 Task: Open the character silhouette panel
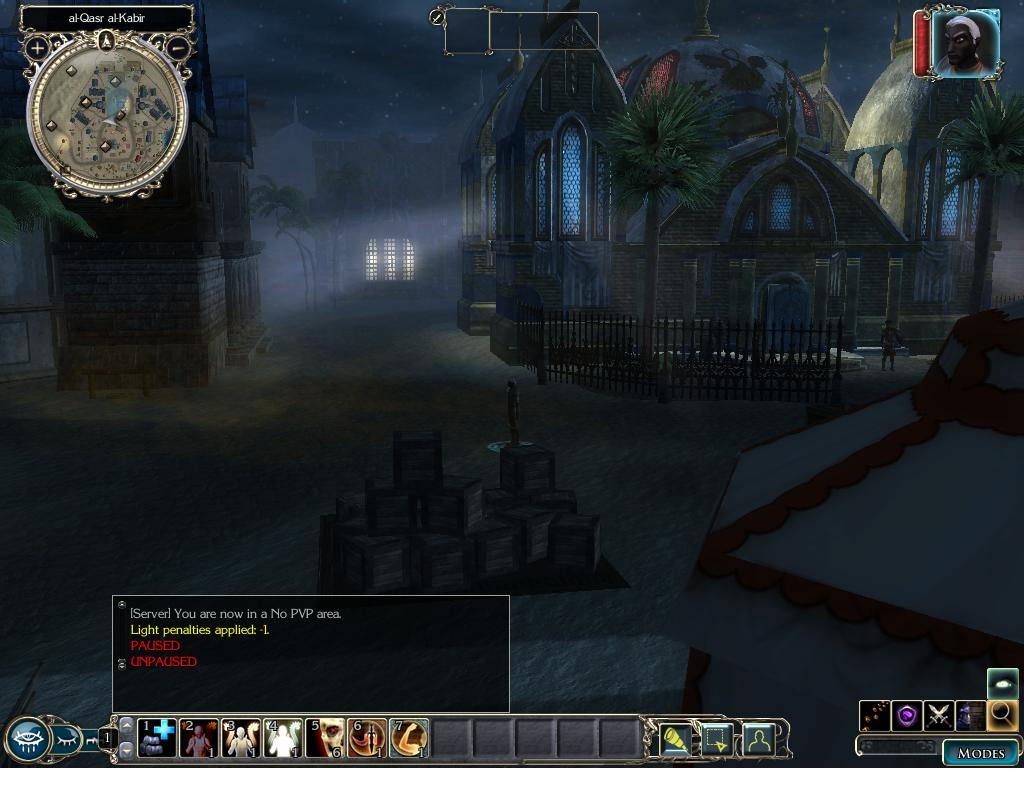pos(759,740)
